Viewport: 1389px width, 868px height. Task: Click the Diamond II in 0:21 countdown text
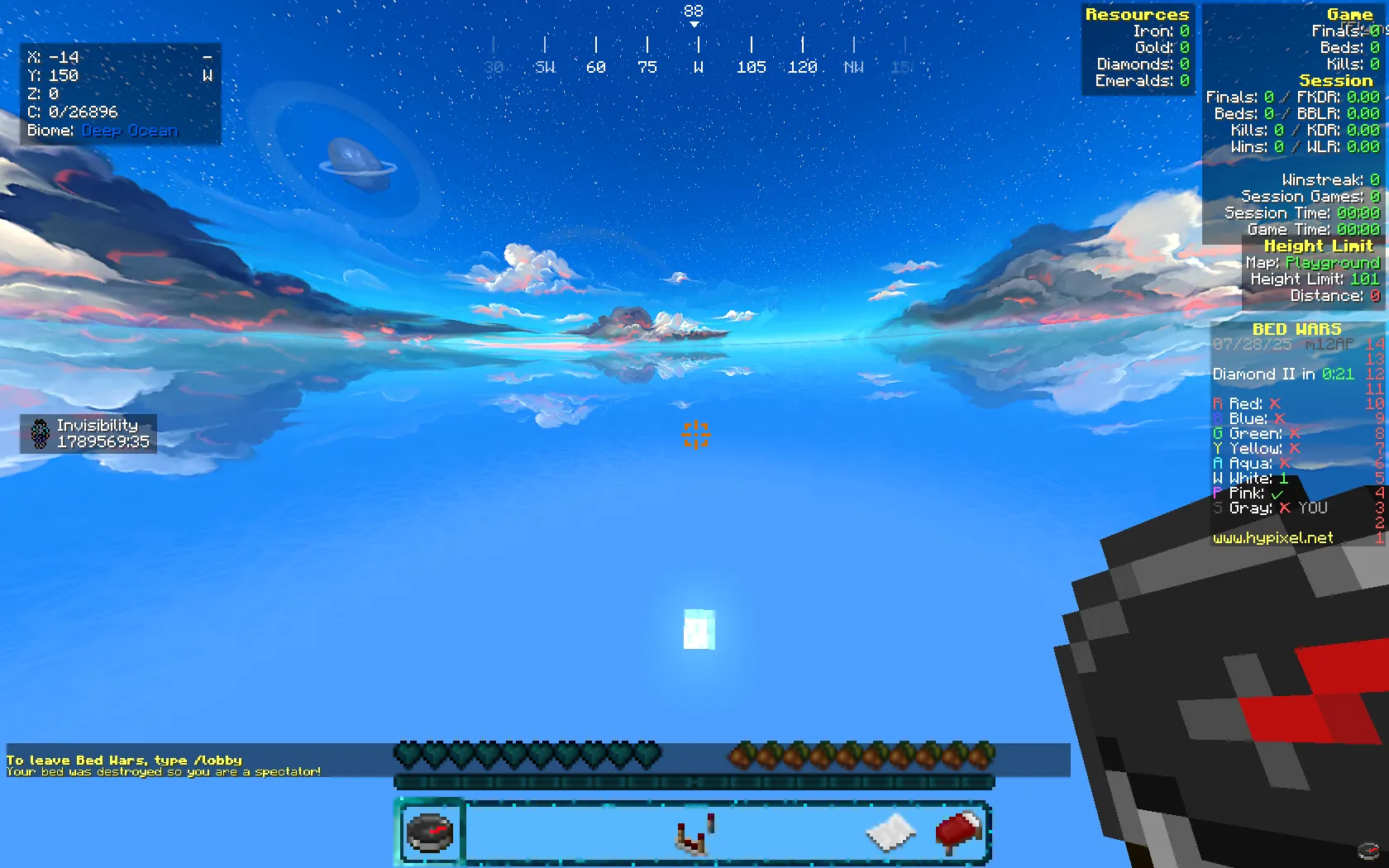tap(1281, 374)
